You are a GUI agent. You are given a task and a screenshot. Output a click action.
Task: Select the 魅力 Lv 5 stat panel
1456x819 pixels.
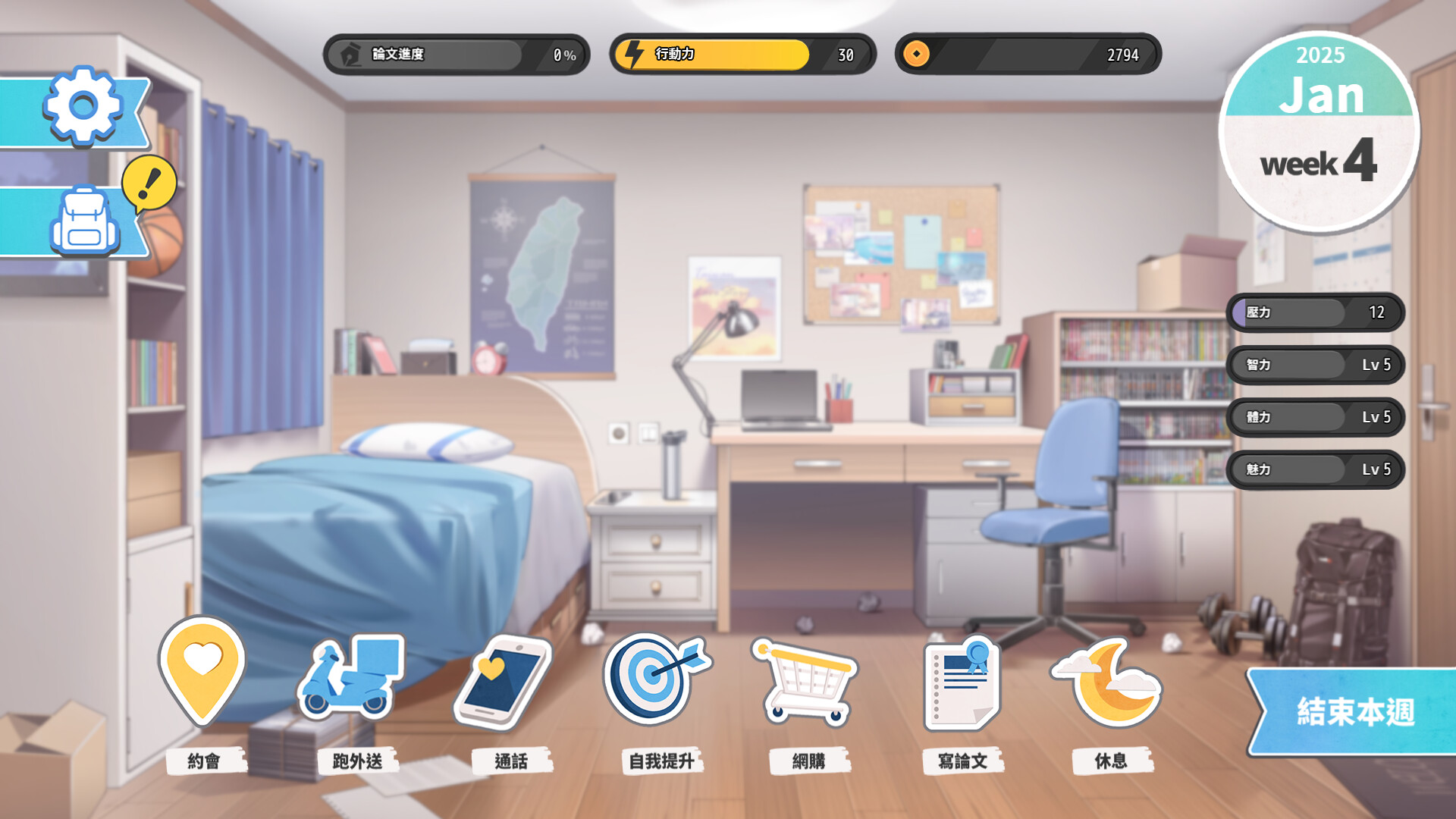click(1316, 469)
